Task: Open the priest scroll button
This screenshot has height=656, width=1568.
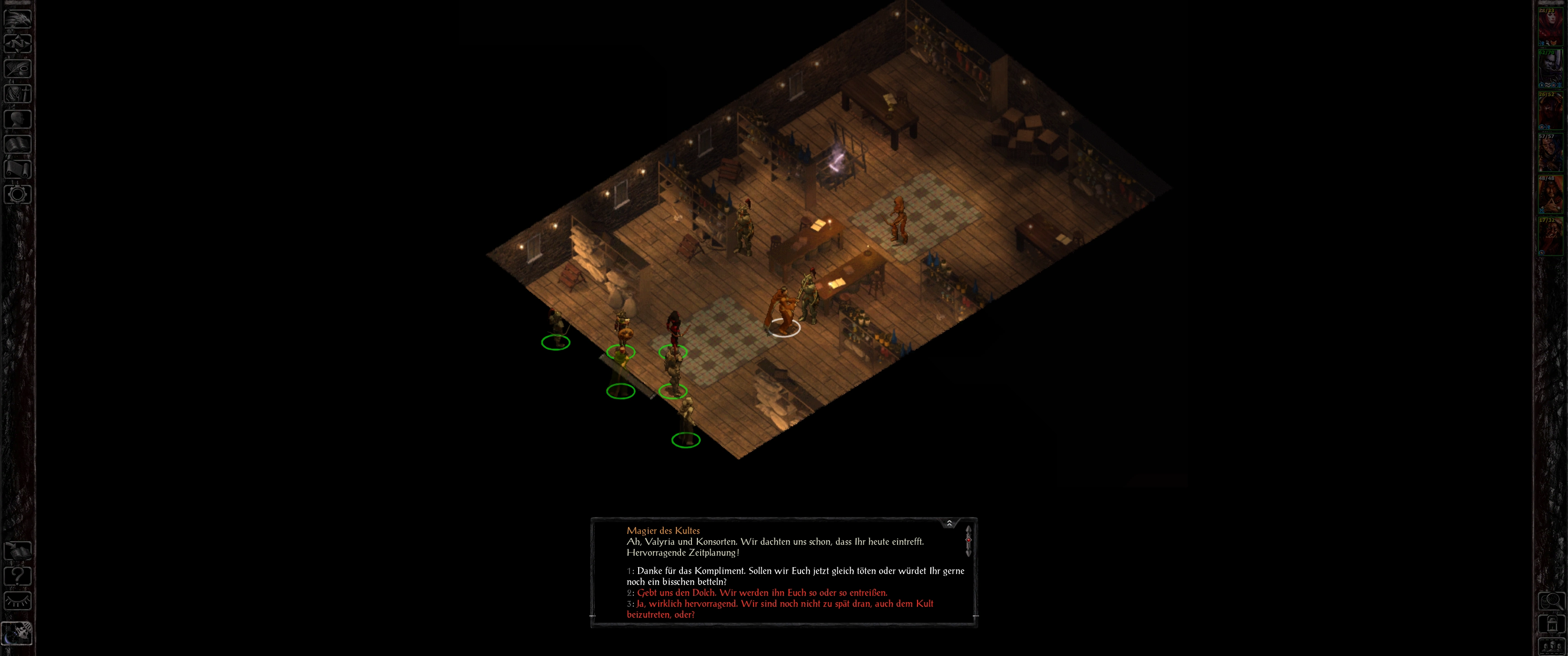Action: 18,169
